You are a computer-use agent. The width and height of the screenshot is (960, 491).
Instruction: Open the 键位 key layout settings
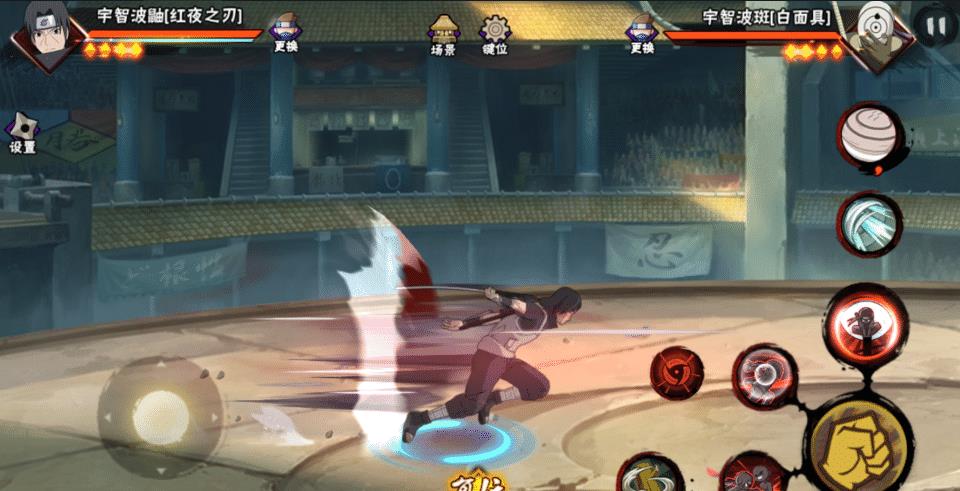point(495,35)
